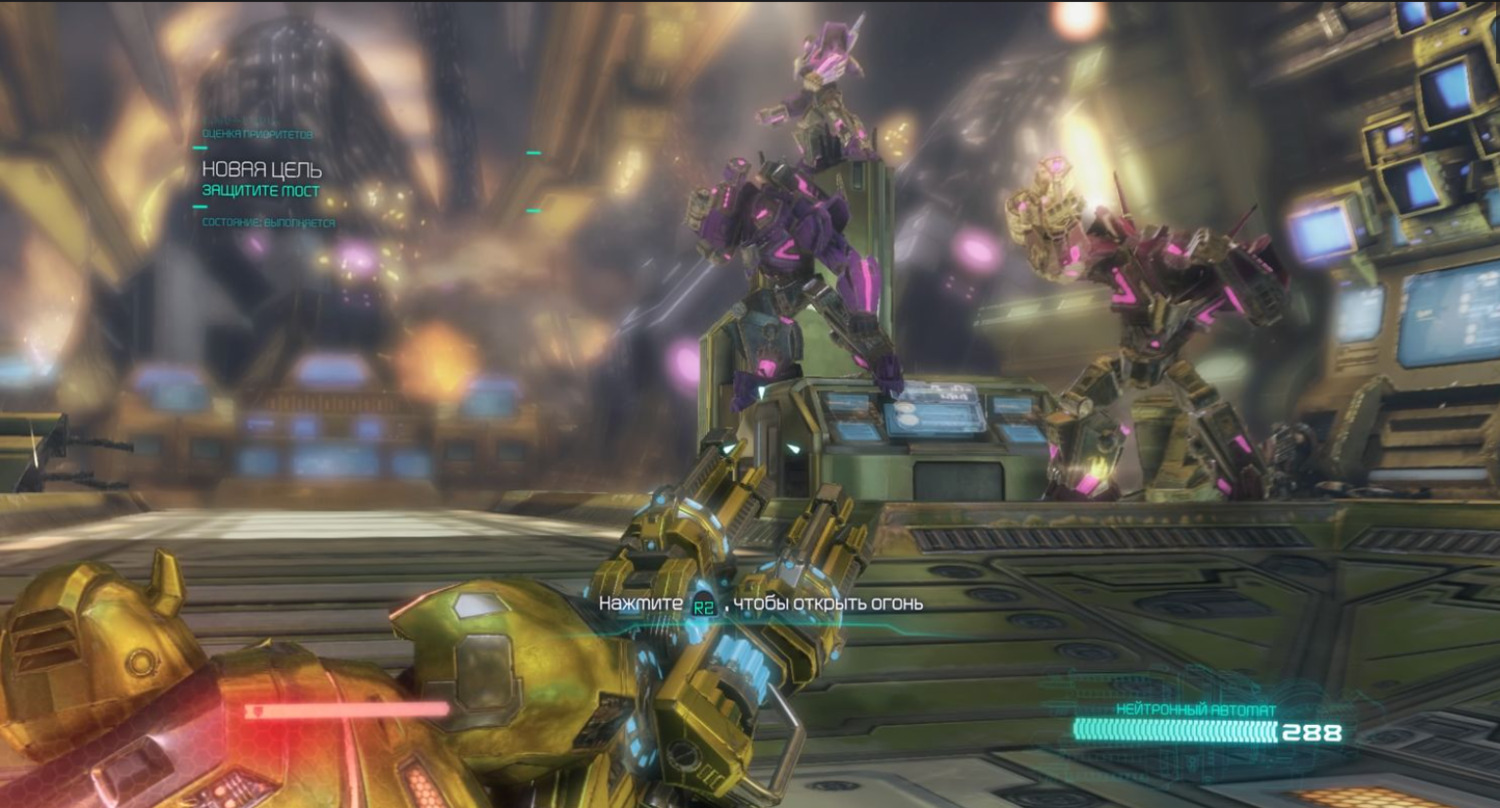Open the Защитите мост objective tracker
This screenshot has height=808, width=1500.
[261, 190]
